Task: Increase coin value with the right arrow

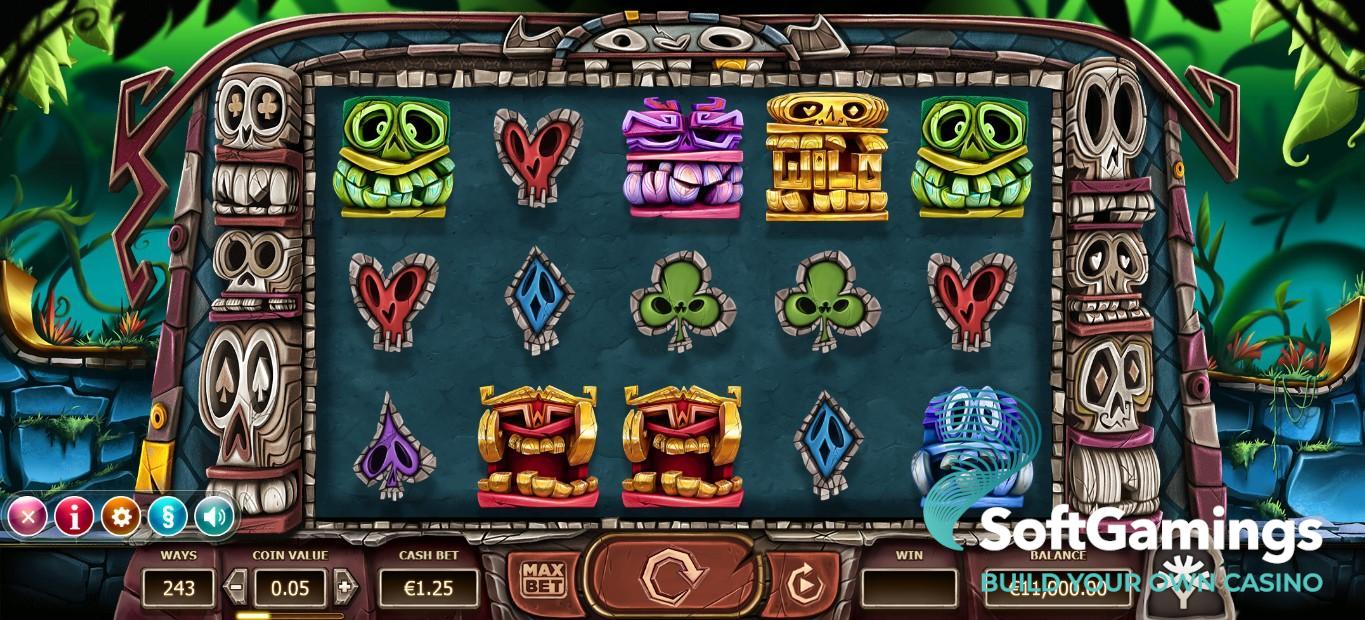Action: coord(344,587)
